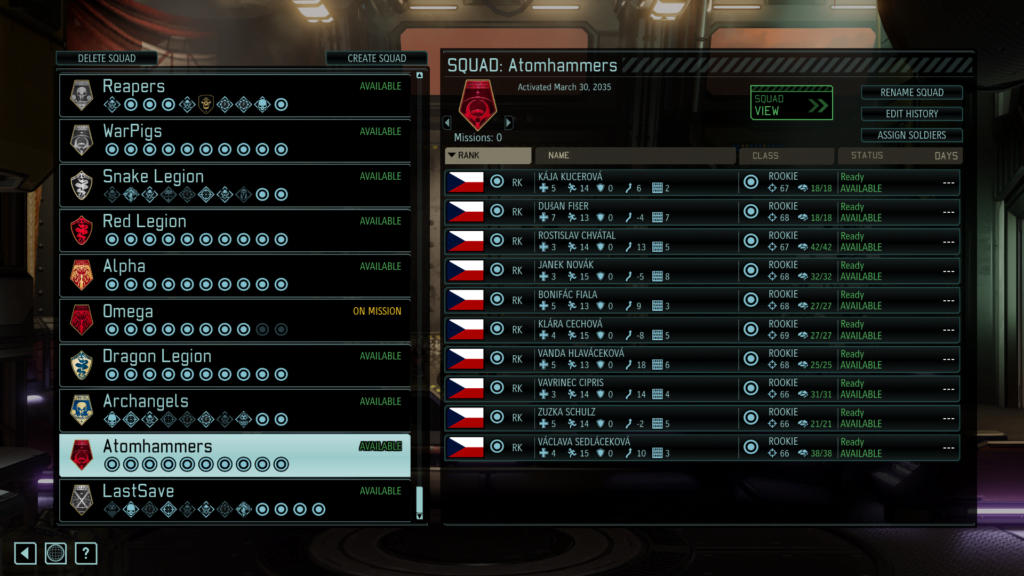
Task: Open the help question mark button
Action: pyautogui.click(x=86, y=553)
